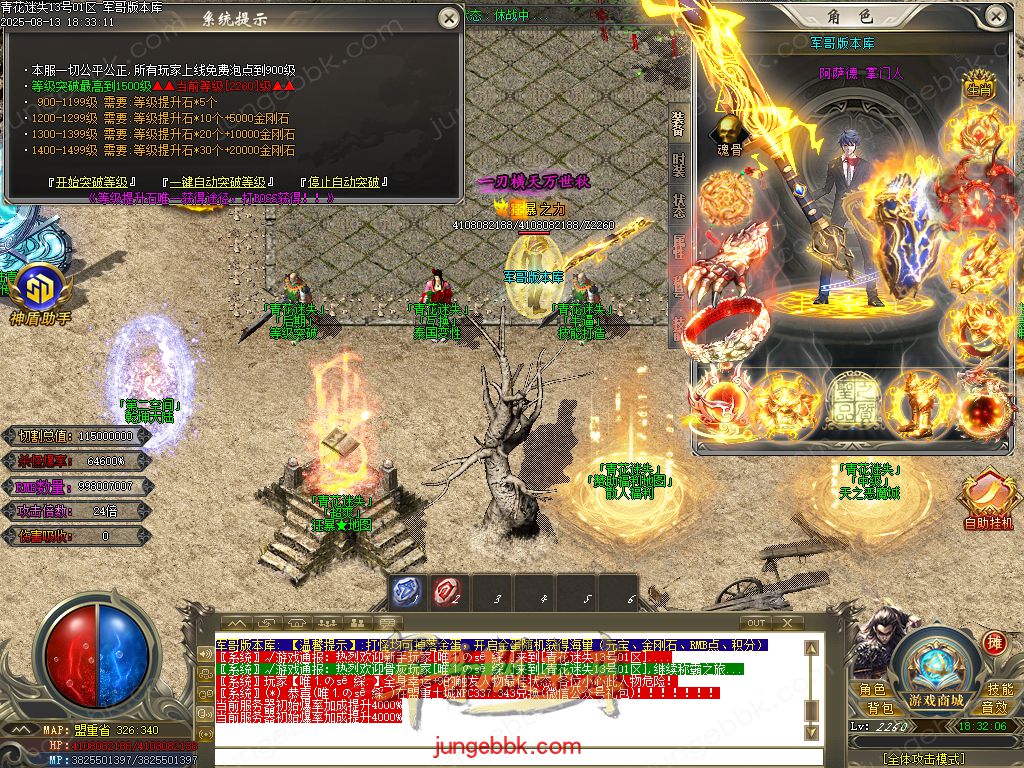Switch to the 时装 fashion tab
This screenshot has width=1024, height=768.
pos(678,162)
